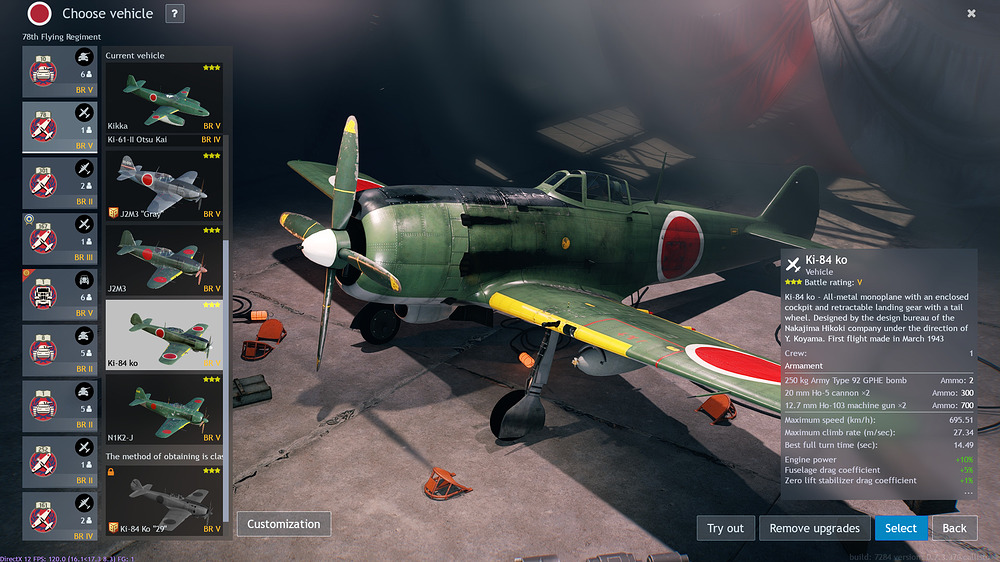Select the locked Ki-84 Ko "29" card
The height and width of the screenshot is (562, 1000).
coord(164,500)
